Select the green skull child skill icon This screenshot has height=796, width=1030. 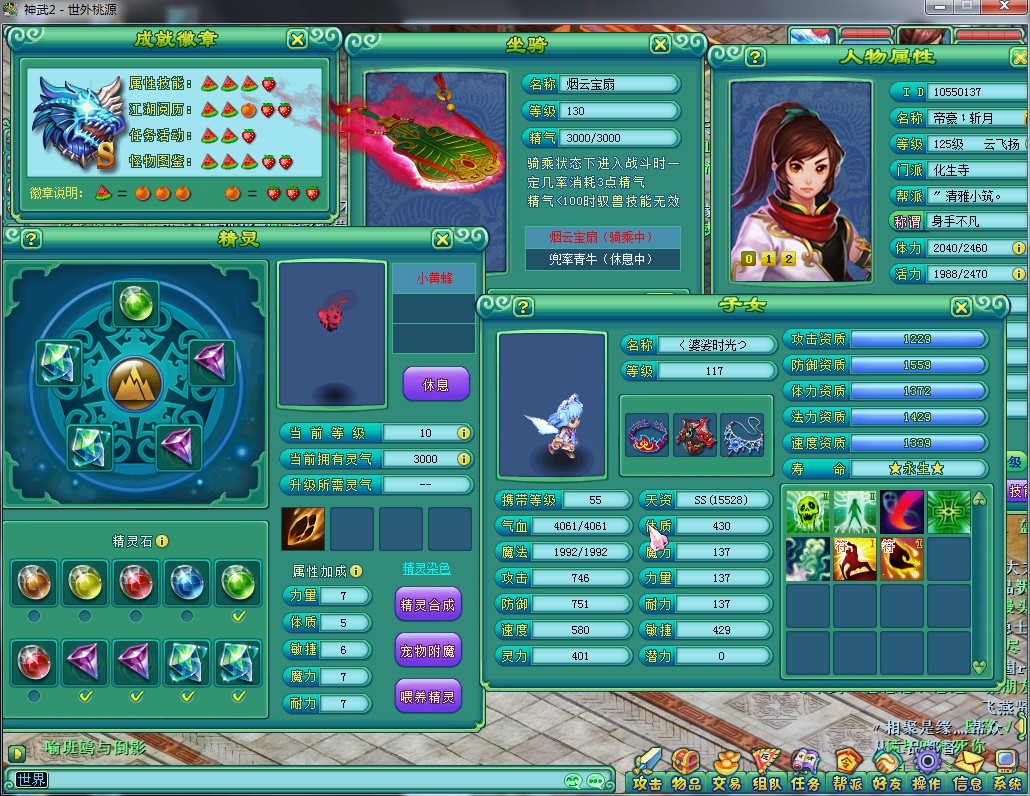coord(807,511)
